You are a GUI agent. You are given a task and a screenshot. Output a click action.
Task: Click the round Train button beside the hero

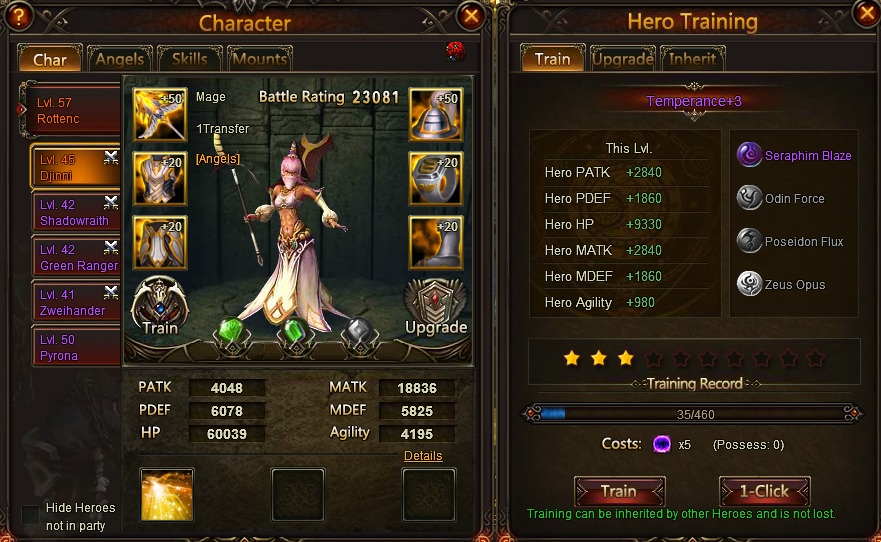tap(160, 305)
